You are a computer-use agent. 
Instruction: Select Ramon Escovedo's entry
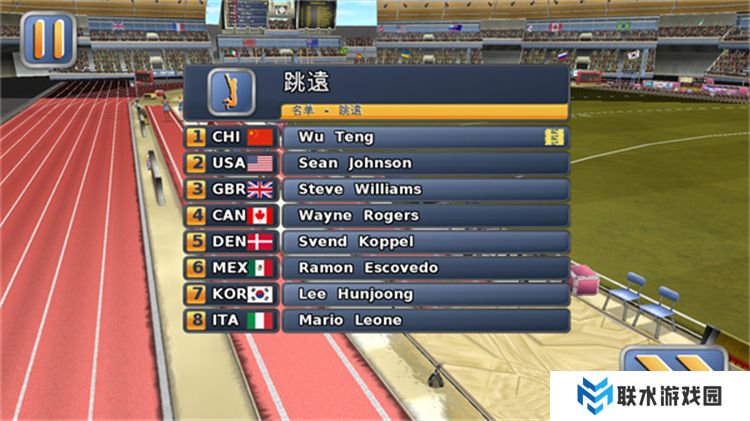[x=425, y=268]
